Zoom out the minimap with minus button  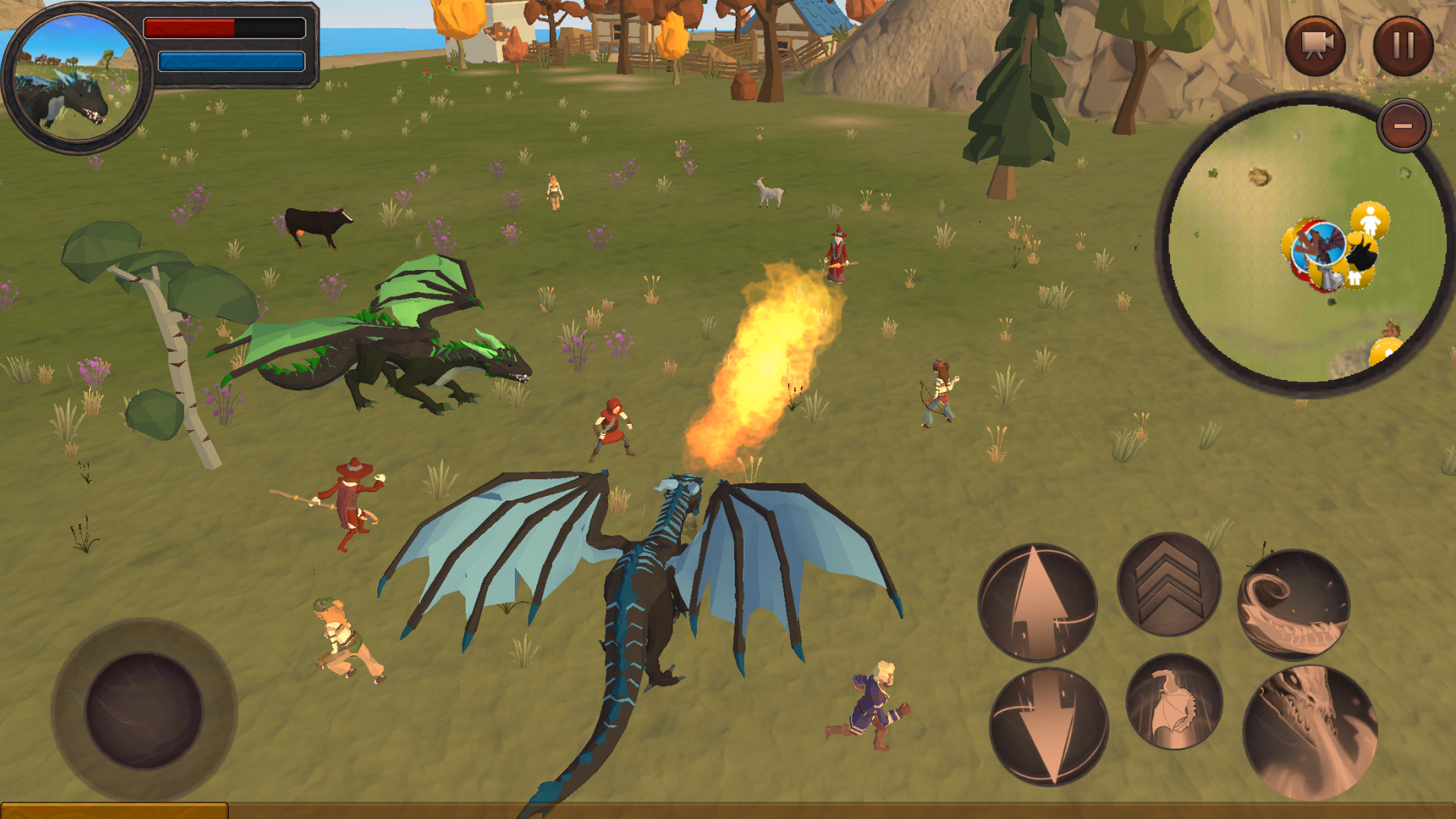1401,124
